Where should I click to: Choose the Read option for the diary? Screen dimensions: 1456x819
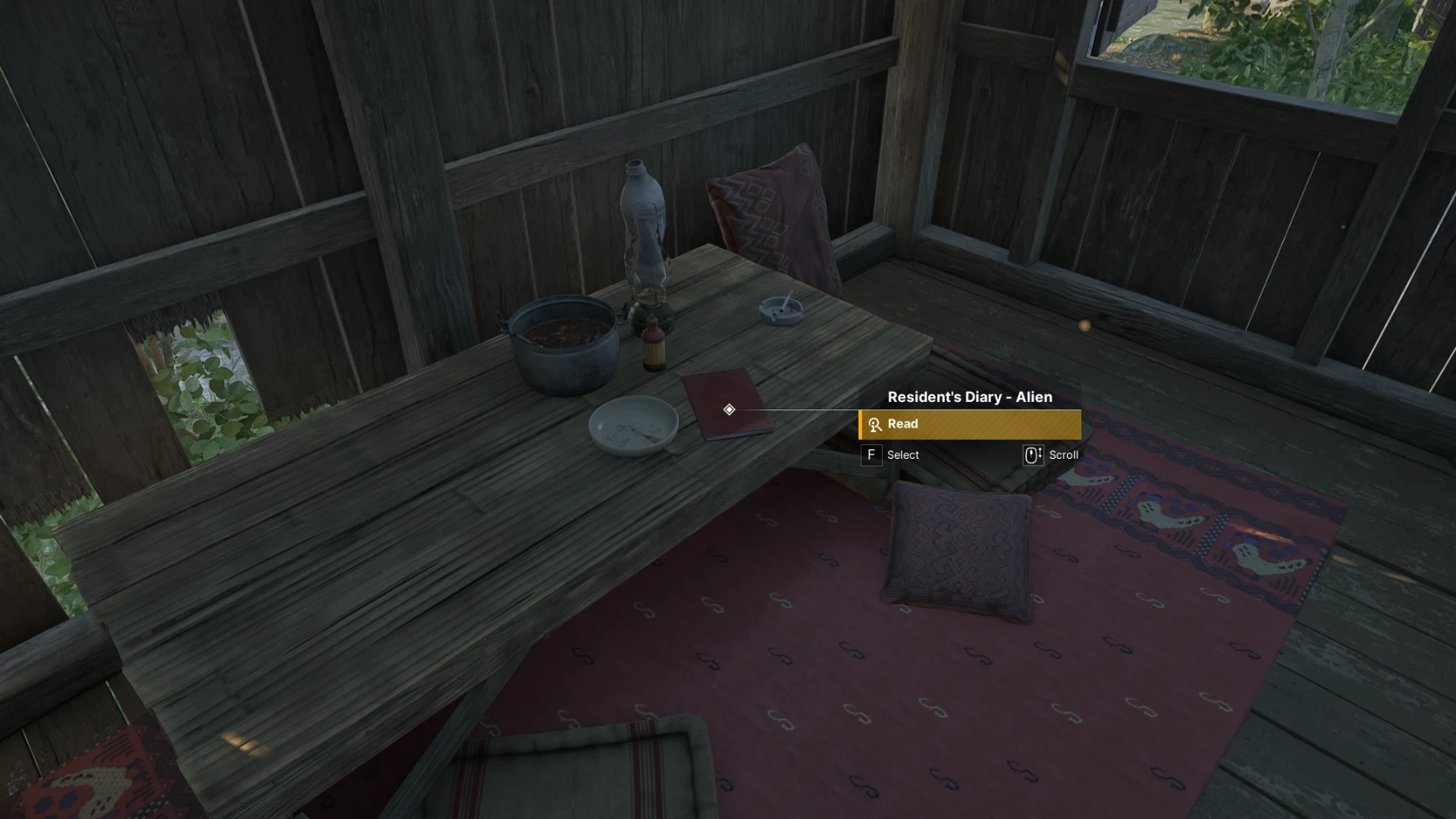click(x=969, y=425)
